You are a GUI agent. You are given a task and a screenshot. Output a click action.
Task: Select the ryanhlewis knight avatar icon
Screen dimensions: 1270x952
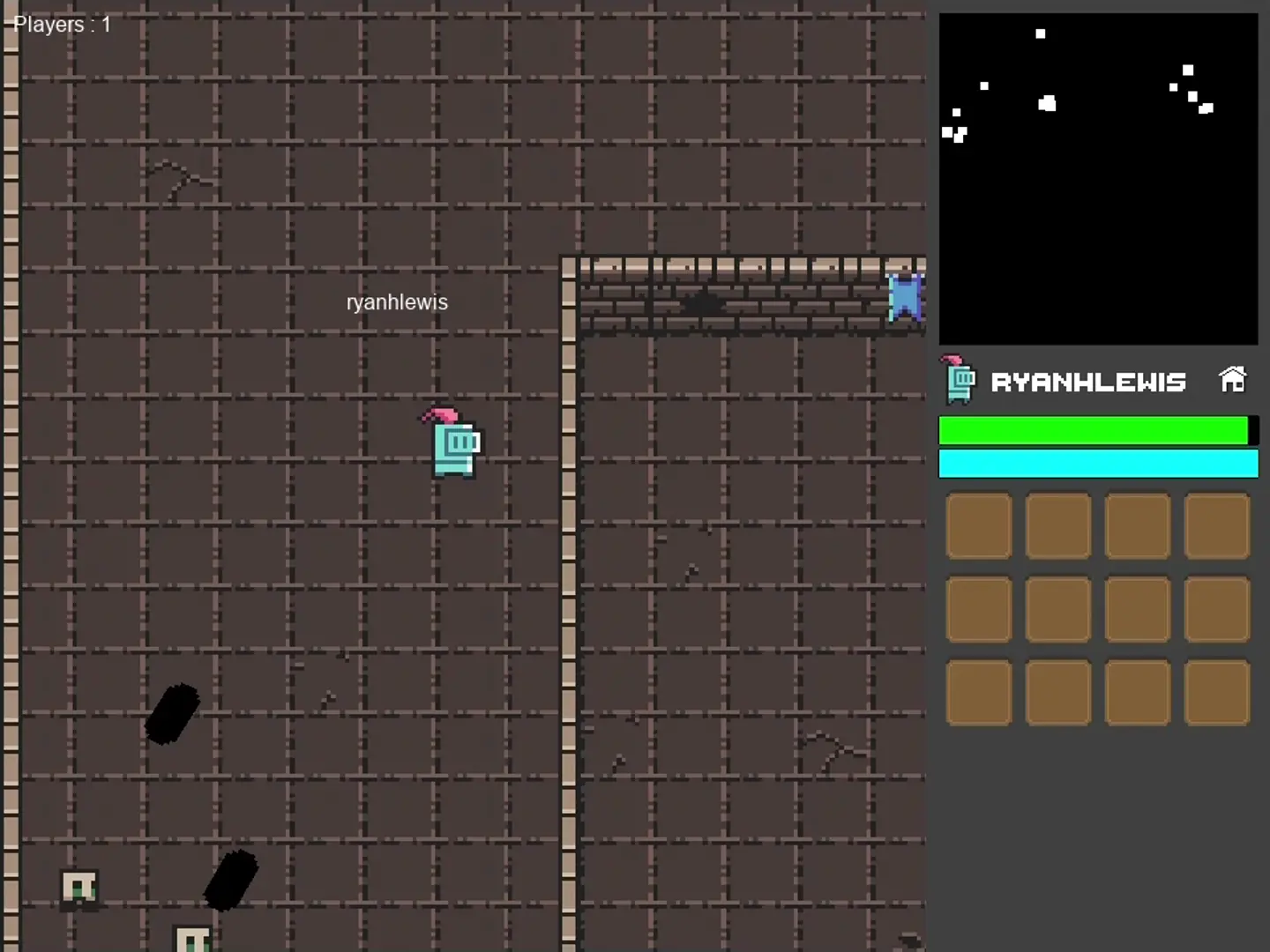pyautogui.click(x=958, y=381)
